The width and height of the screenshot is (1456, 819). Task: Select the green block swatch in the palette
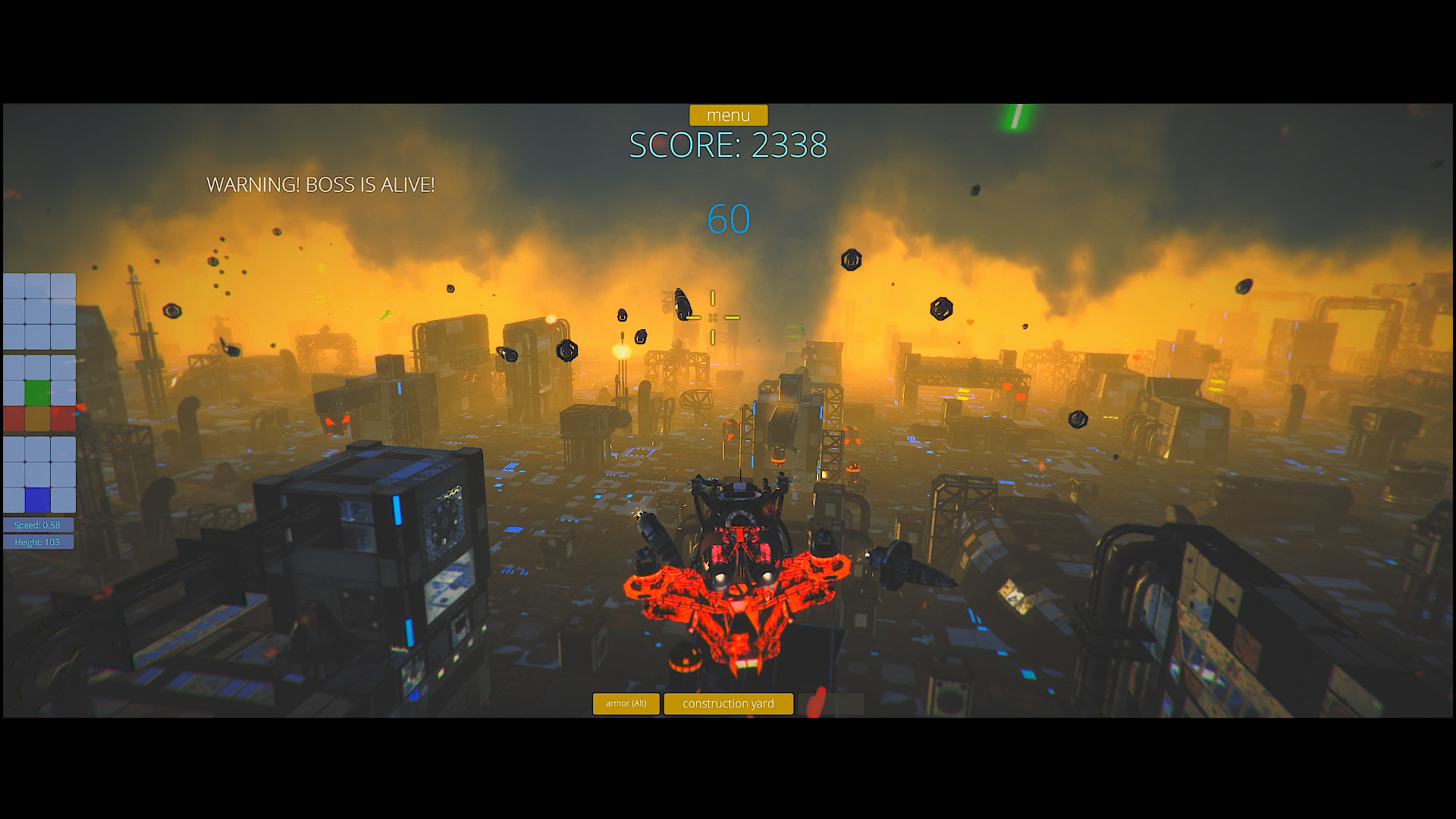tap(37, 392)
